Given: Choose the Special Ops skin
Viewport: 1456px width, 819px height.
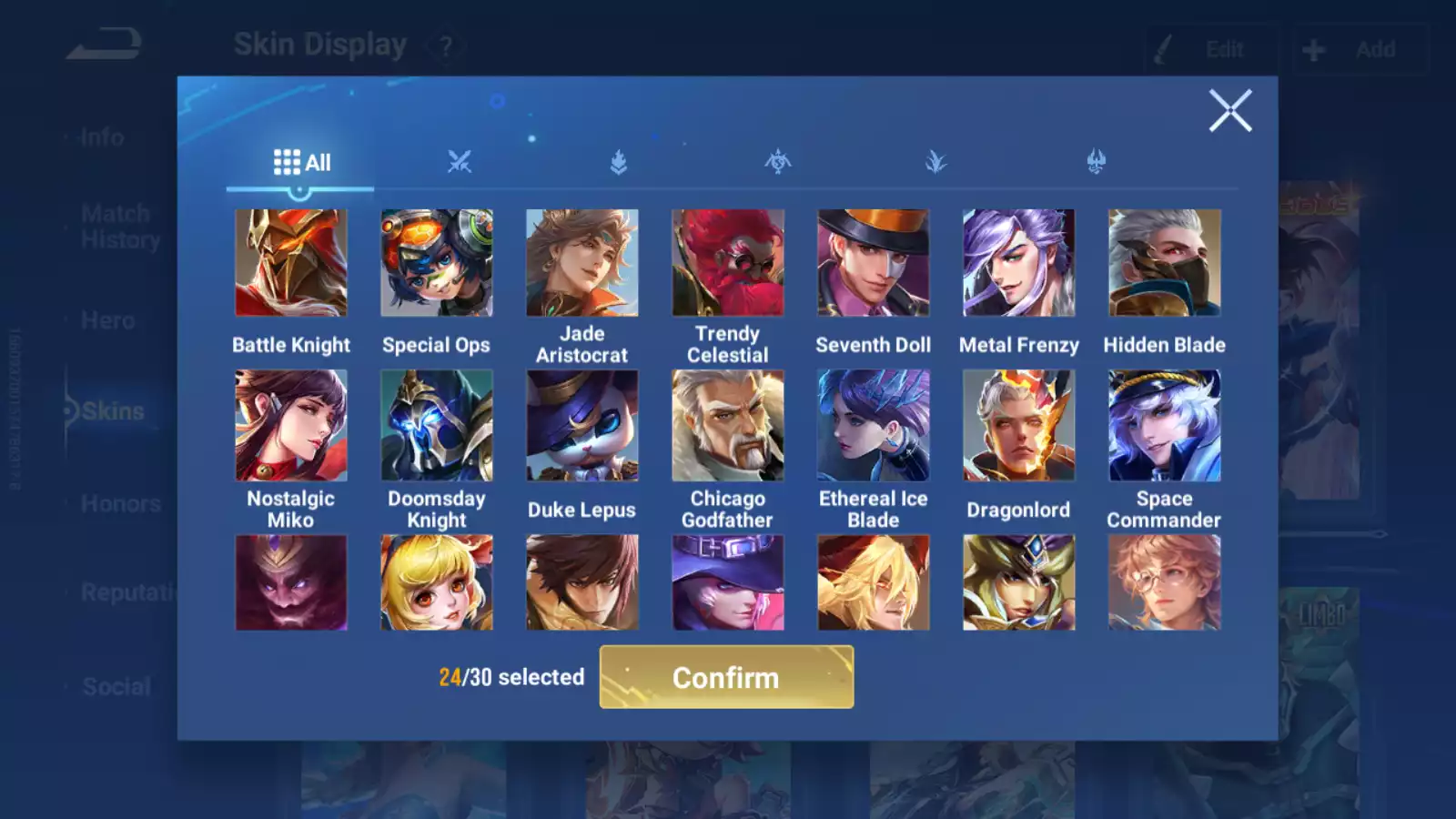Looking at the screenshot, I should [437, 263].
